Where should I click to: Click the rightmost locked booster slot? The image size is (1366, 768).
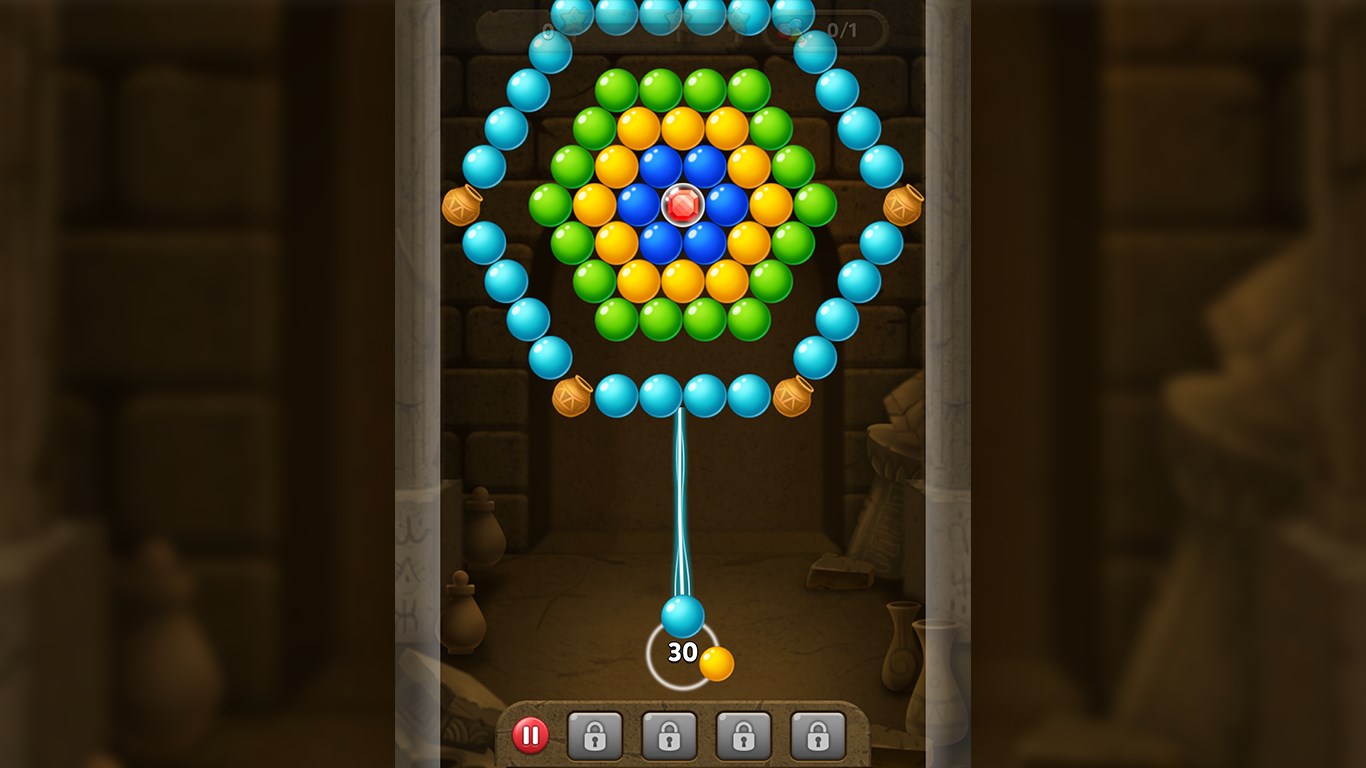point(818,733)
